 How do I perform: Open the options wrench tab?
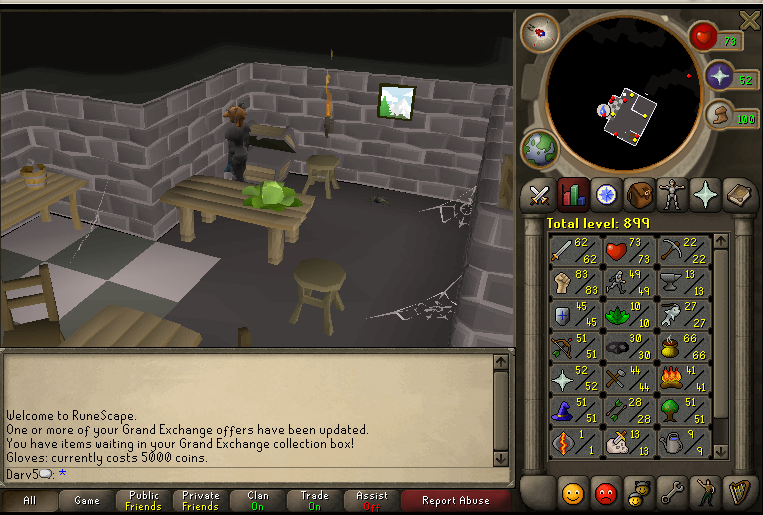pos(672,493)
